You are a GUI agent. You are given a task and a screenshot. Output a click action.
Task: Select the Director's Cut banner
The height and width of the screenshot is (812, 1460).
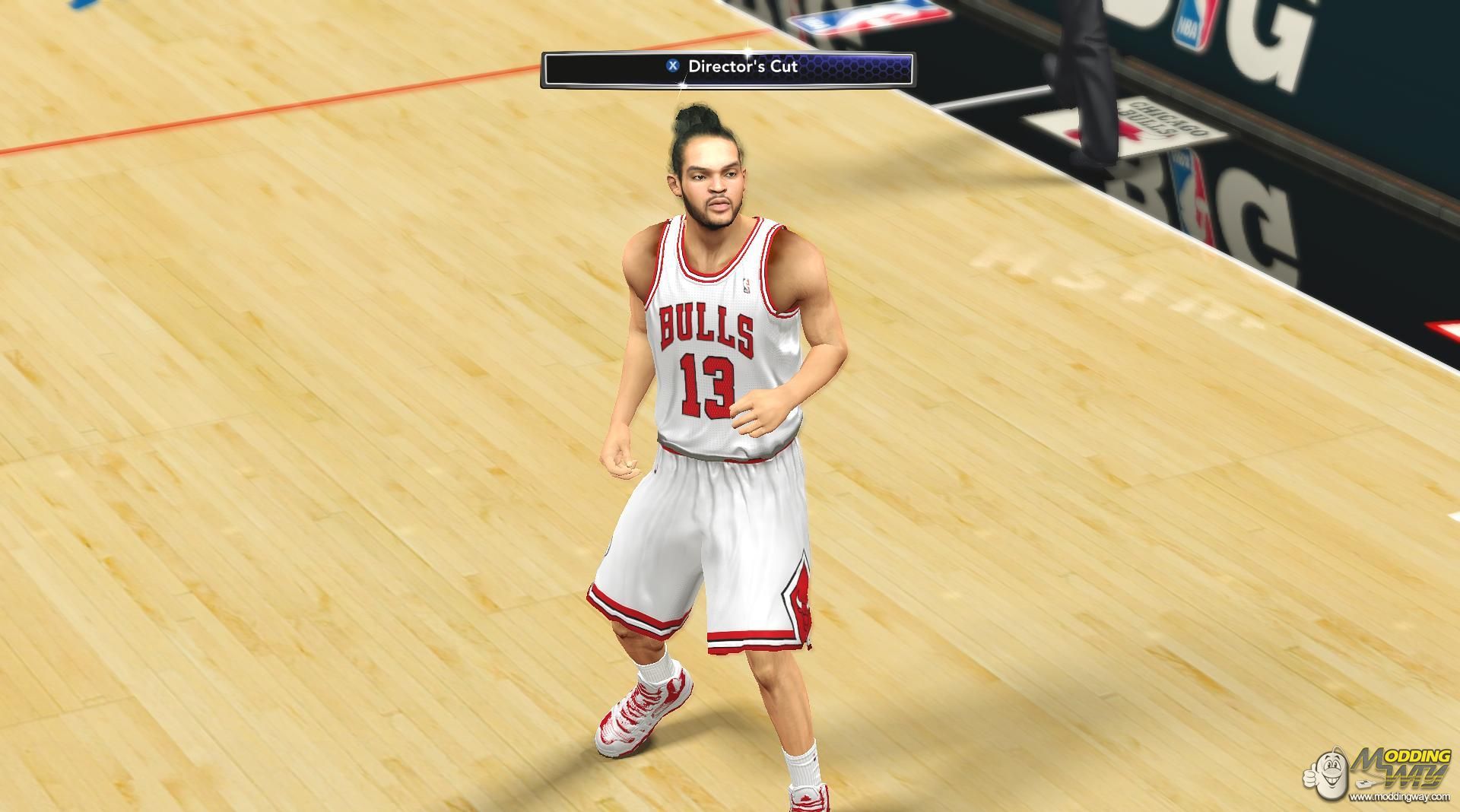[x=727, y=68]
